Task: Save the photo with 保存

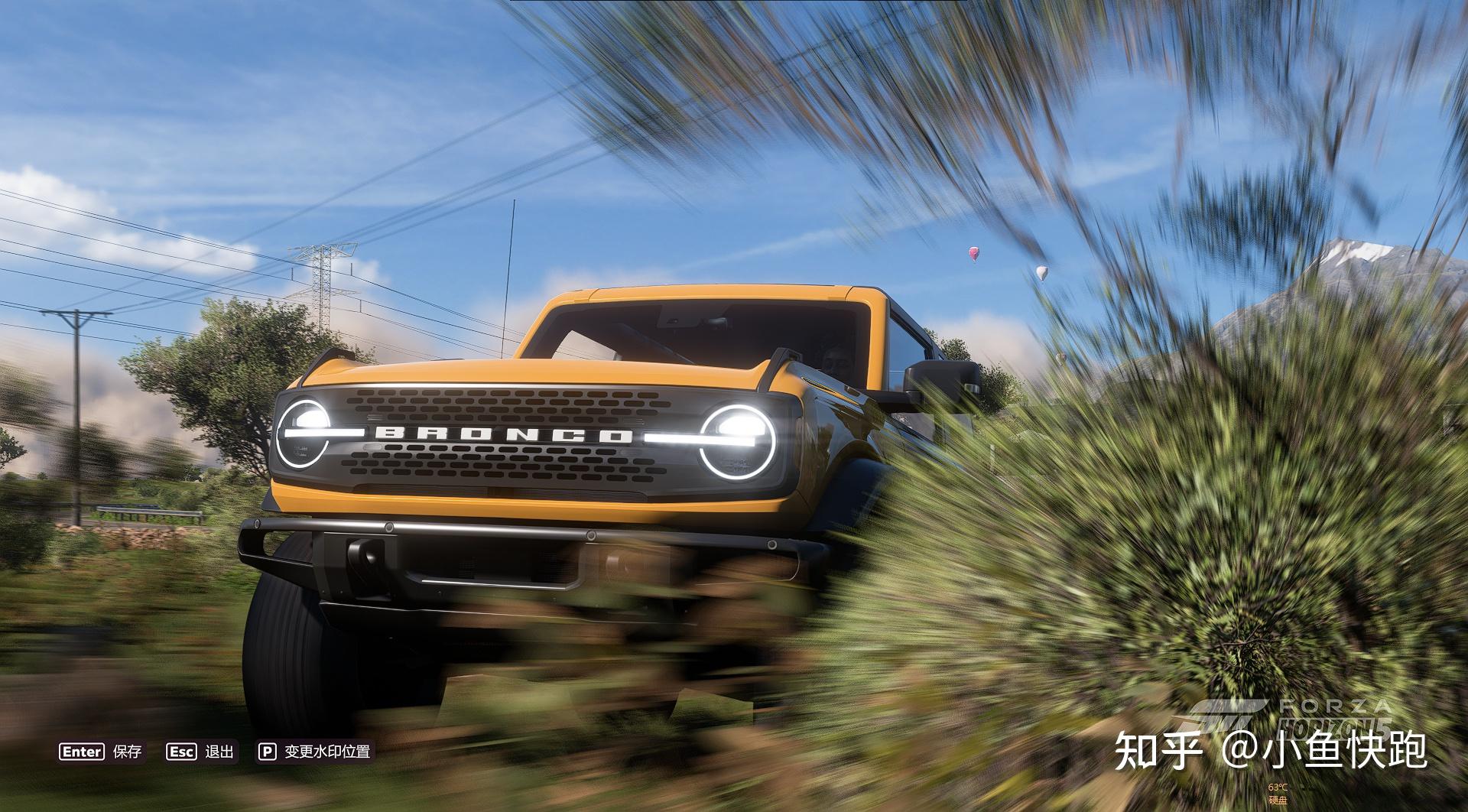Action: [101, 752]
